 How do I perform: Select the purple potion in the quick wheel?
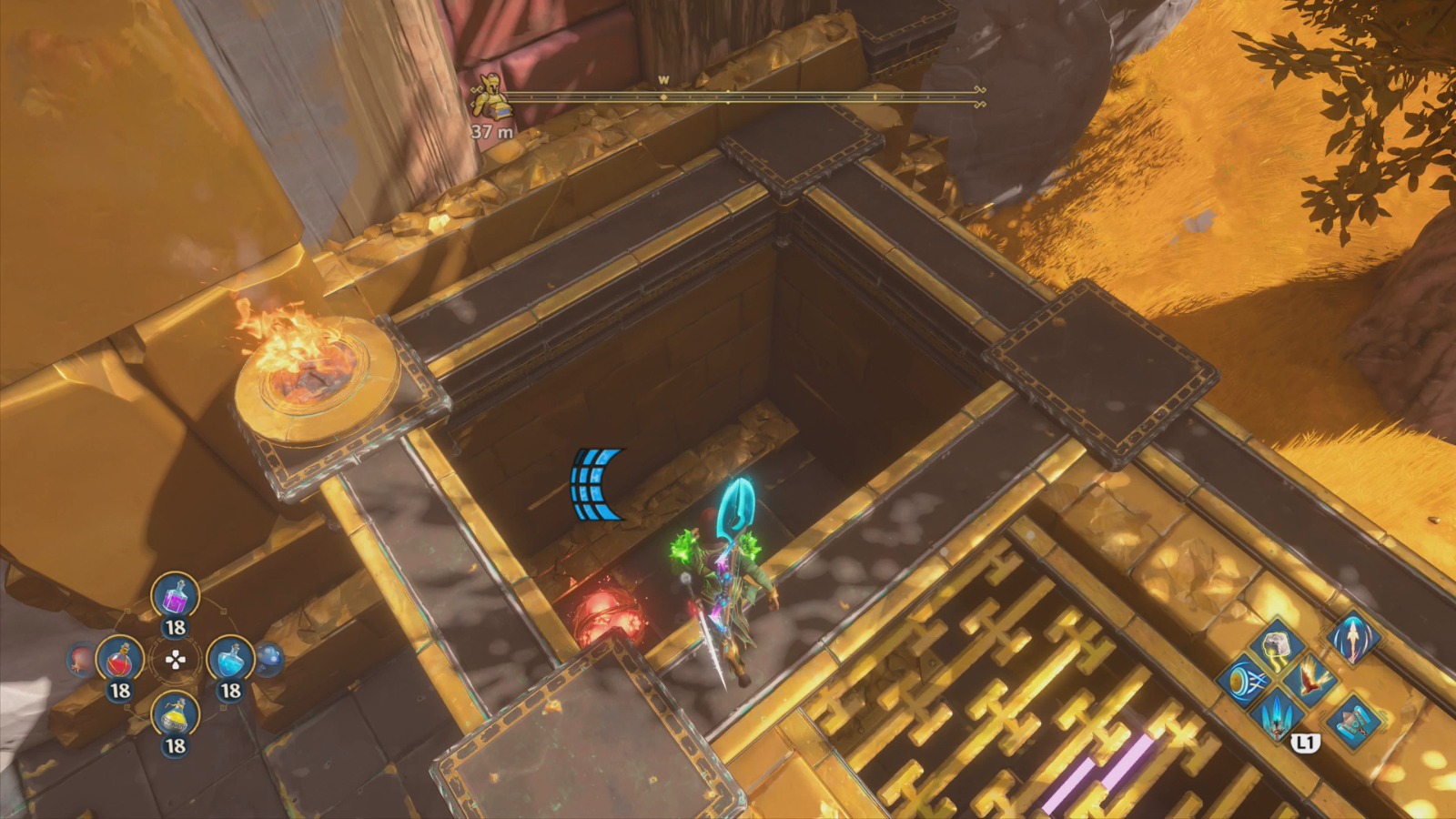175,598
